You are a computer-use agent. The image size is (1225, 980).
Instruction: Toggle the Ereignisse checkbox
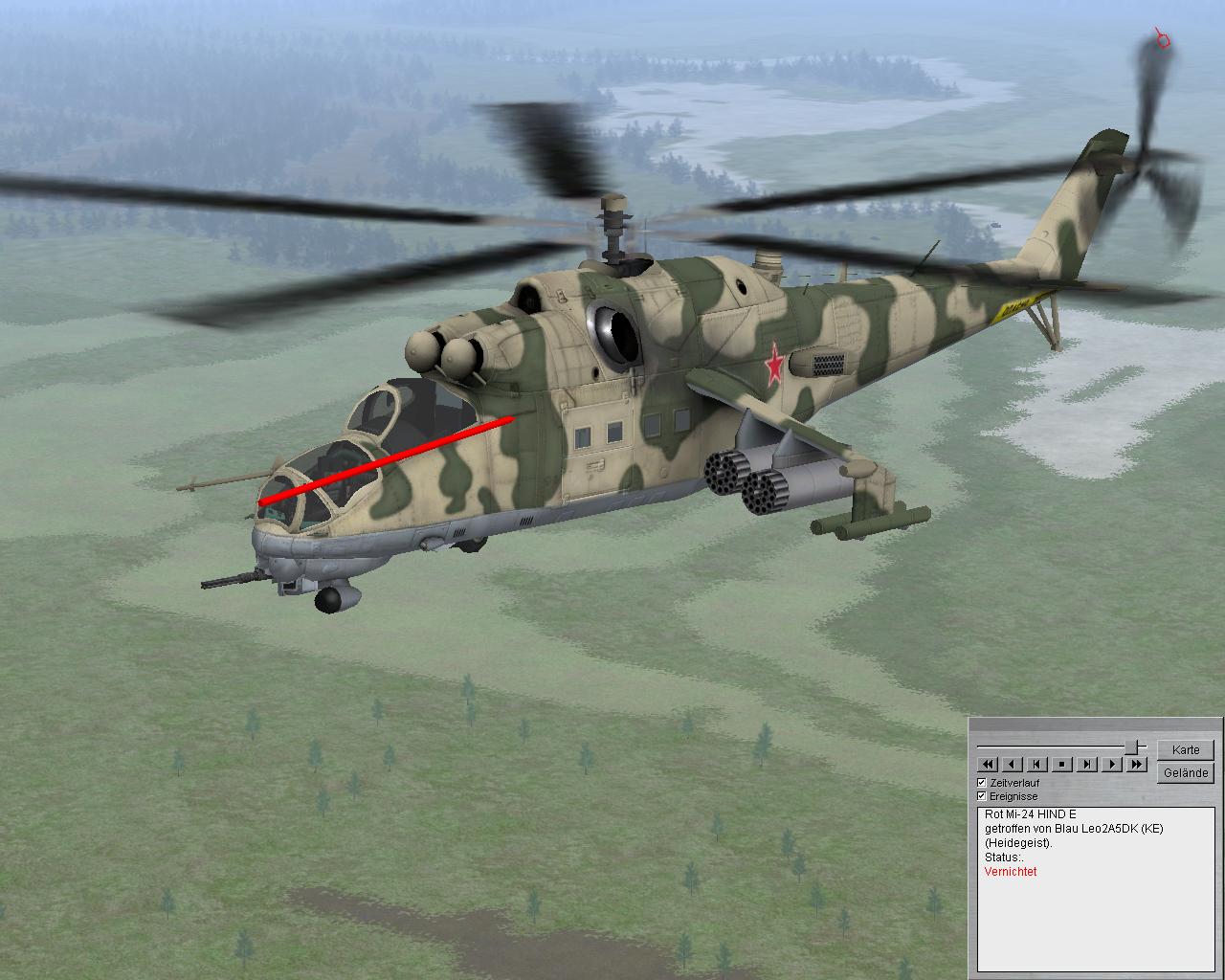coord(982,796)
